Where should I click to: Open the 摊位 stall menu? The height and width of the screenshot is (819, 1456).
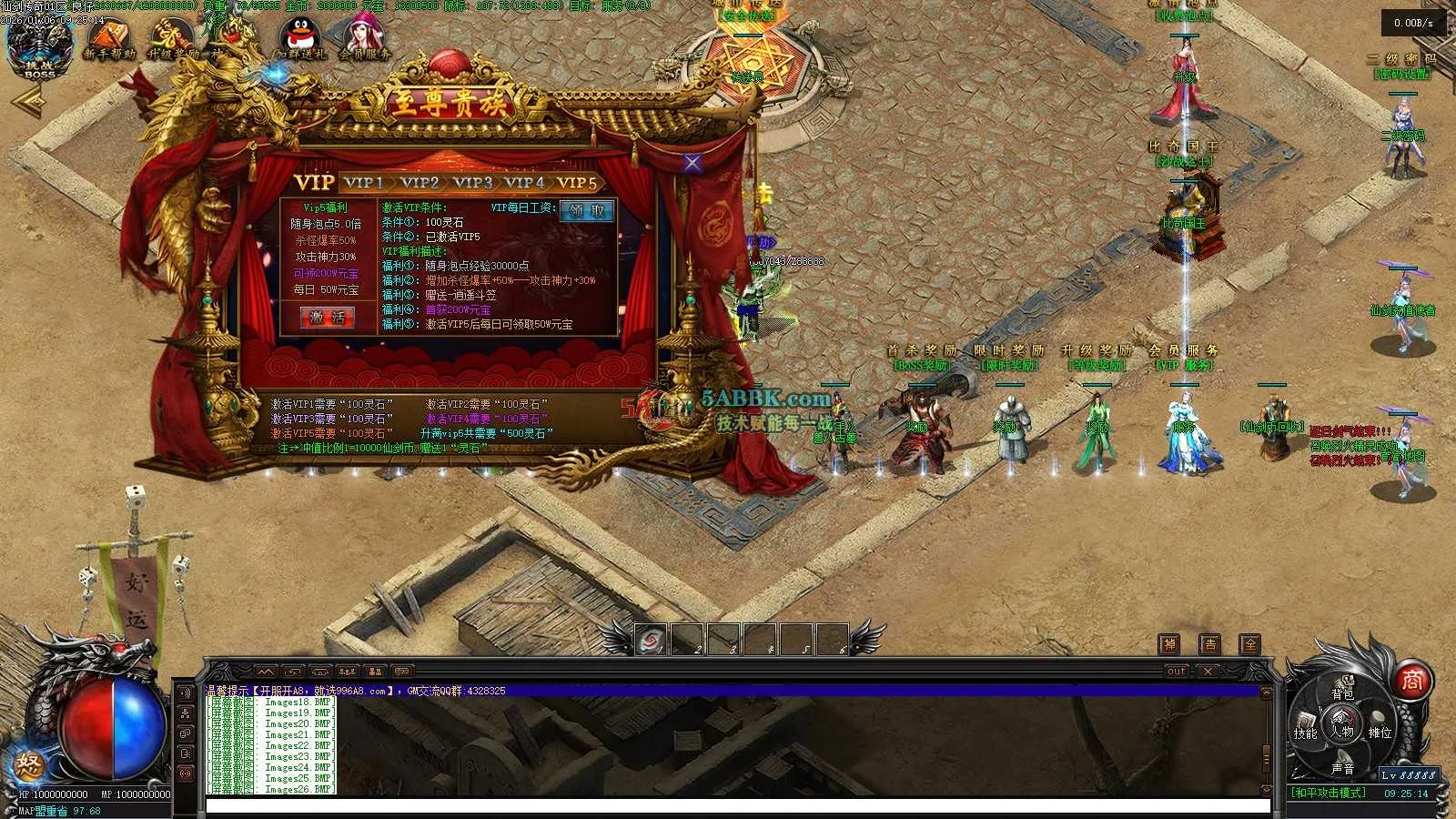(x=1380, y=733)
